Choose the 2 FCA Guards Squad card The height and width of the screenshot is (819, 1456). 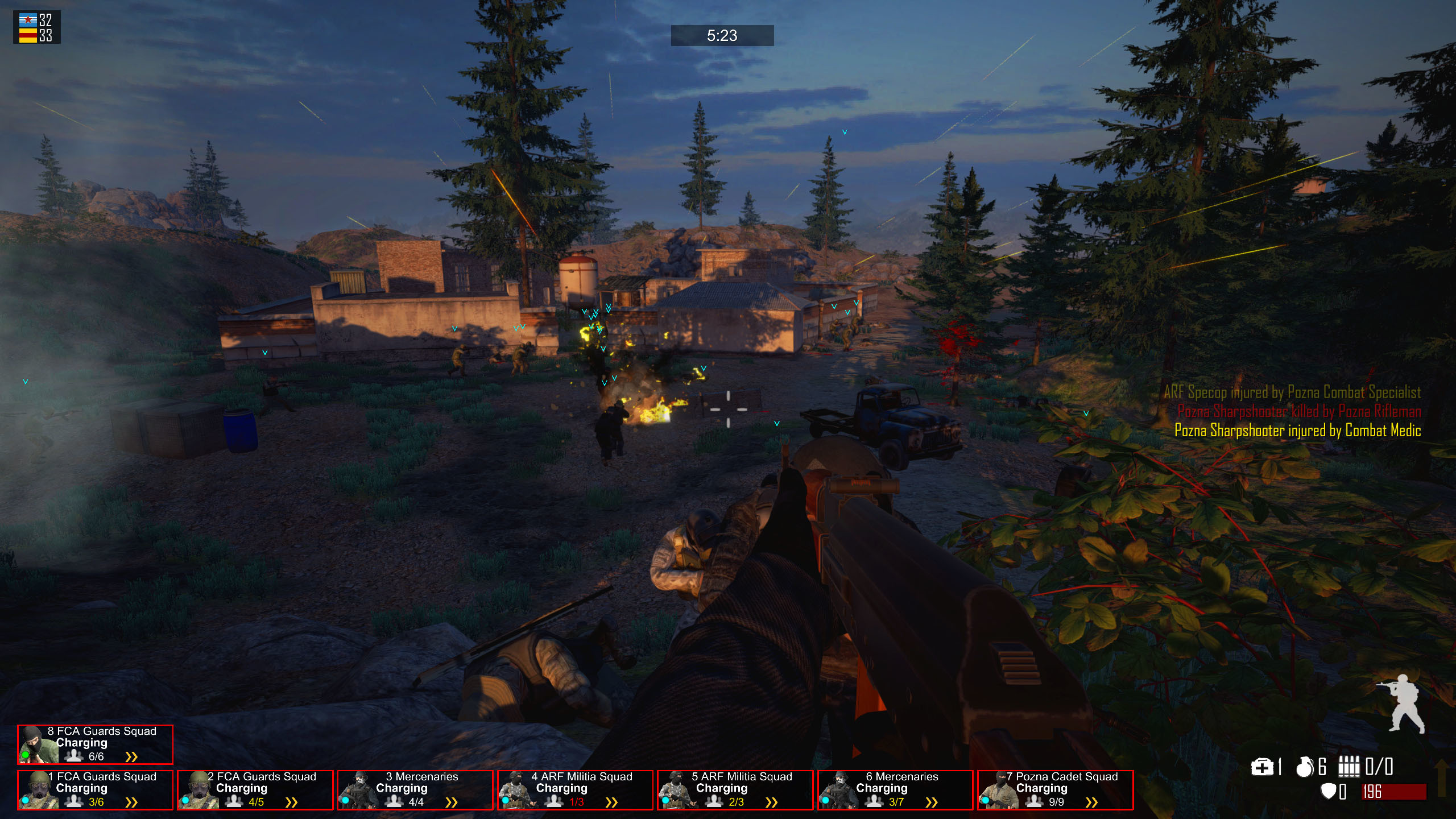click(255, 789)
